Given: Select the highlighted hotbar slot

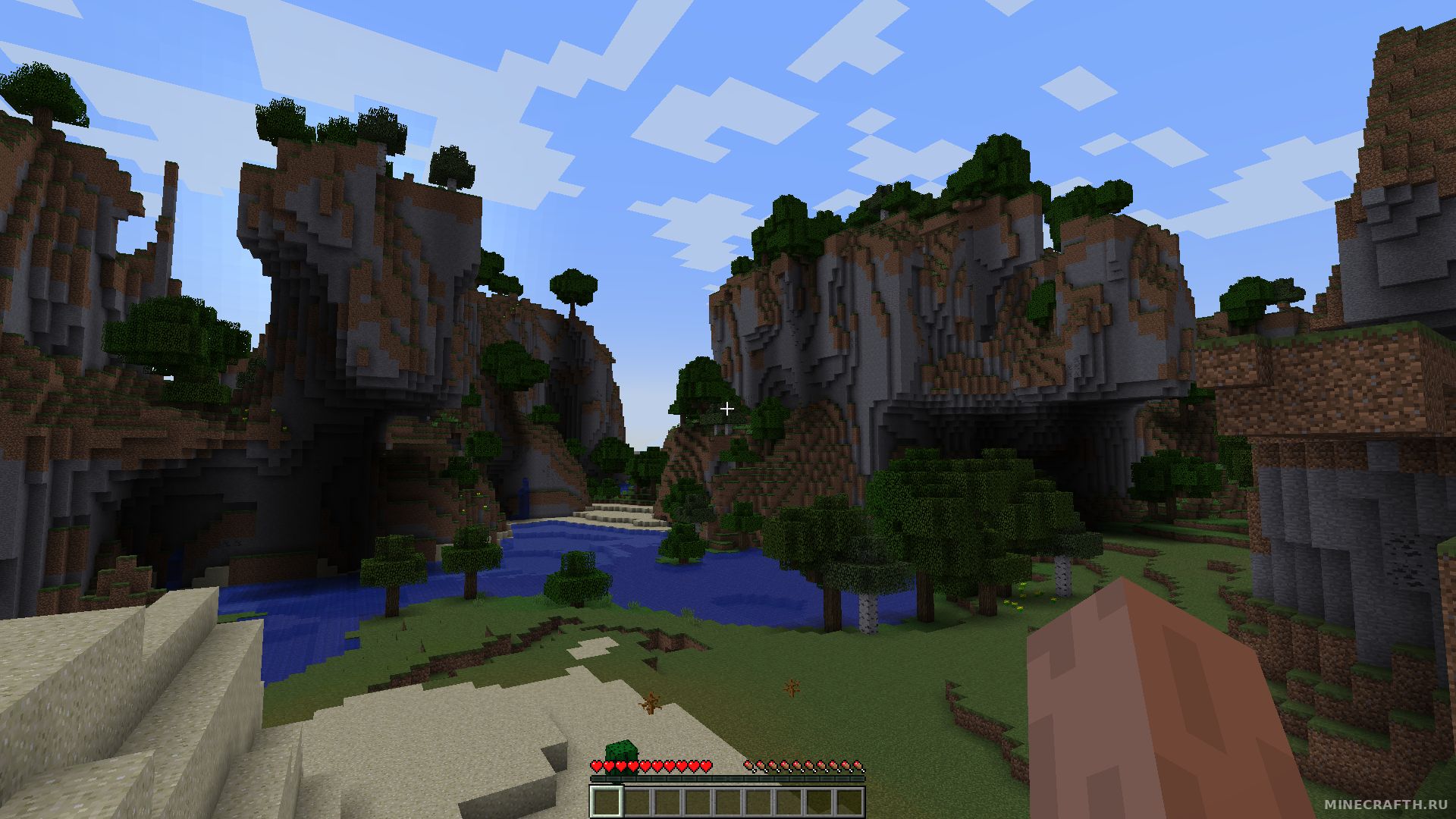Looking at the screenshot, I should (607, 802).
